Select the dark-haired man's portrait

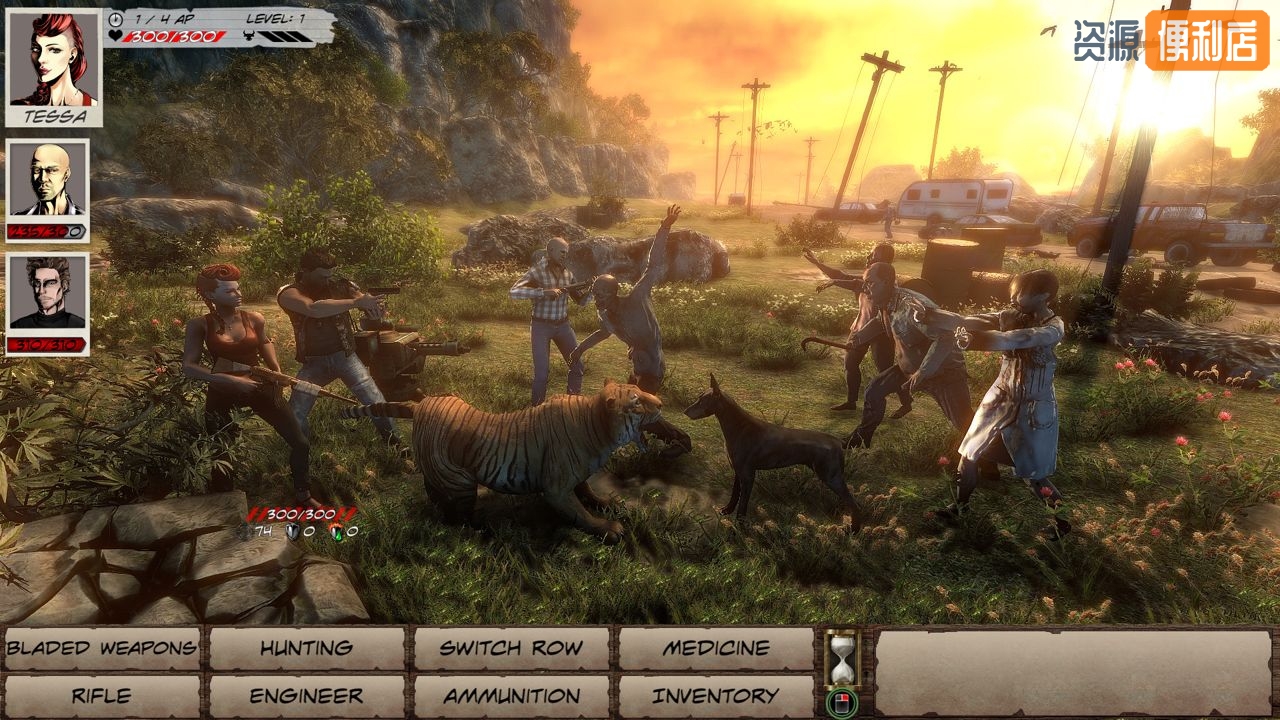click(x=48, y=294)
